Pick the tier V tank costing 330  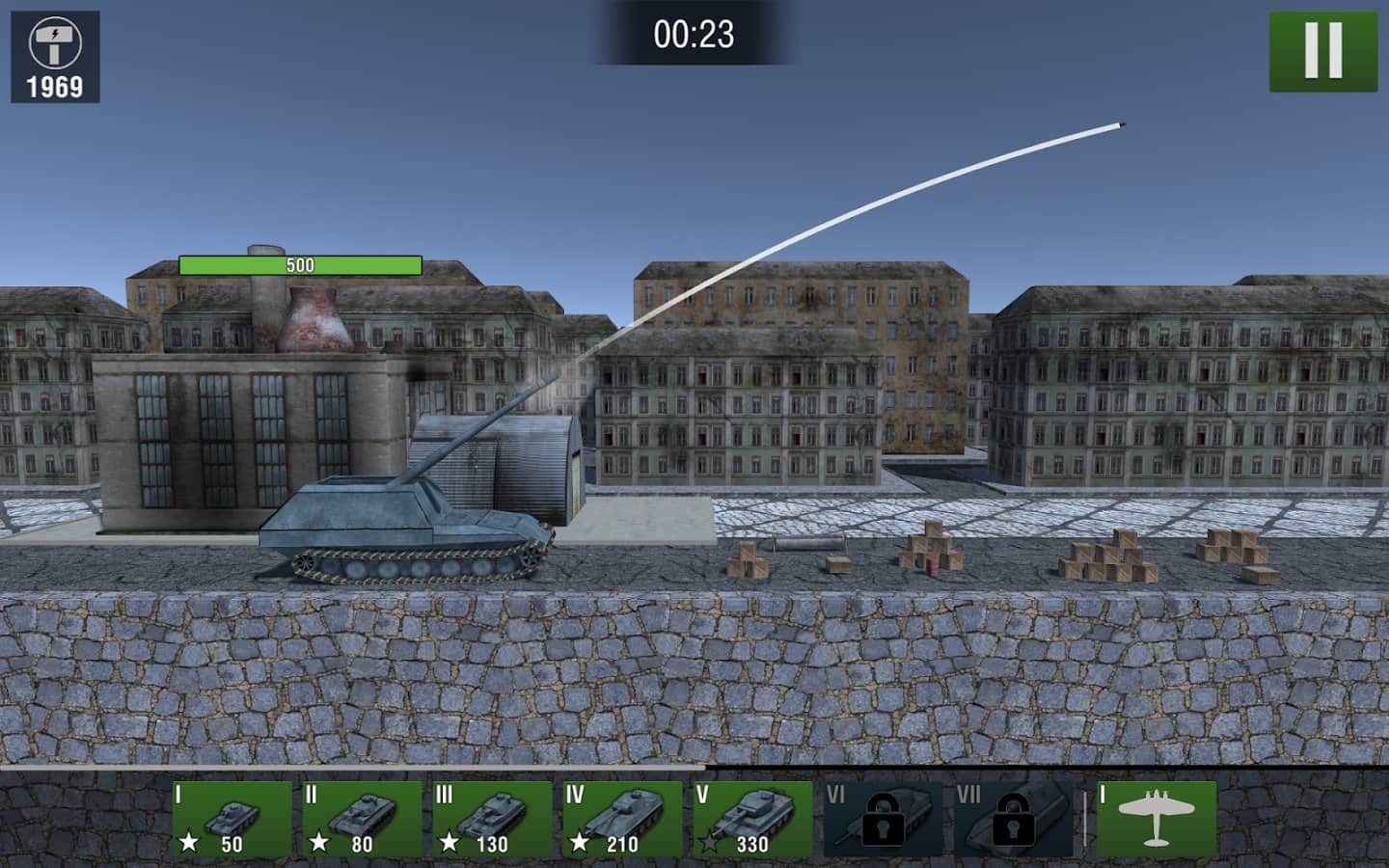pyautogui.click(x=752, y=819)
